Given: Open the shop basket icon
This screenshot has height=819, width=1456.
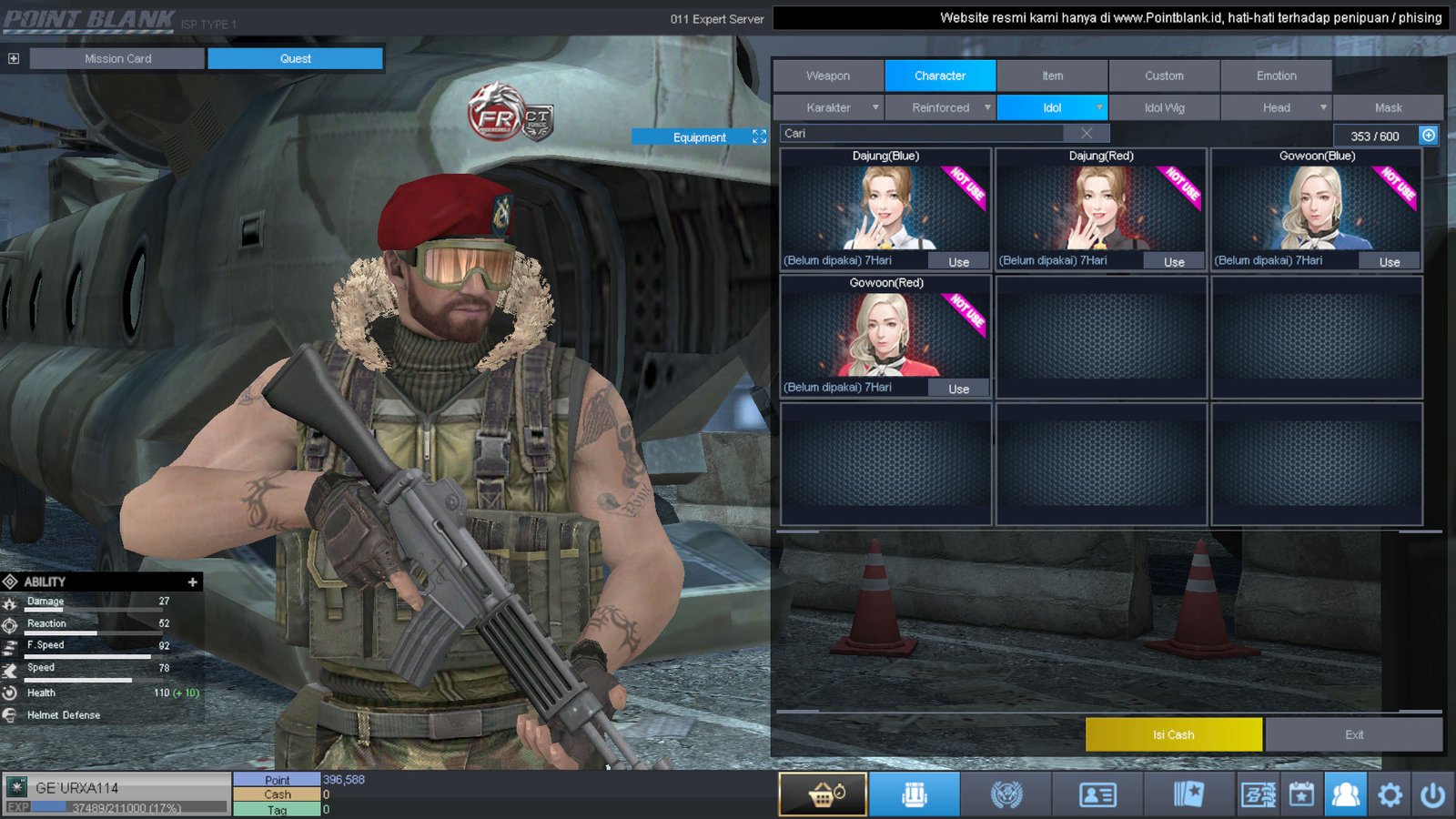Looking at the screenshot, I should pyautogui.click(x=823, y=794).
